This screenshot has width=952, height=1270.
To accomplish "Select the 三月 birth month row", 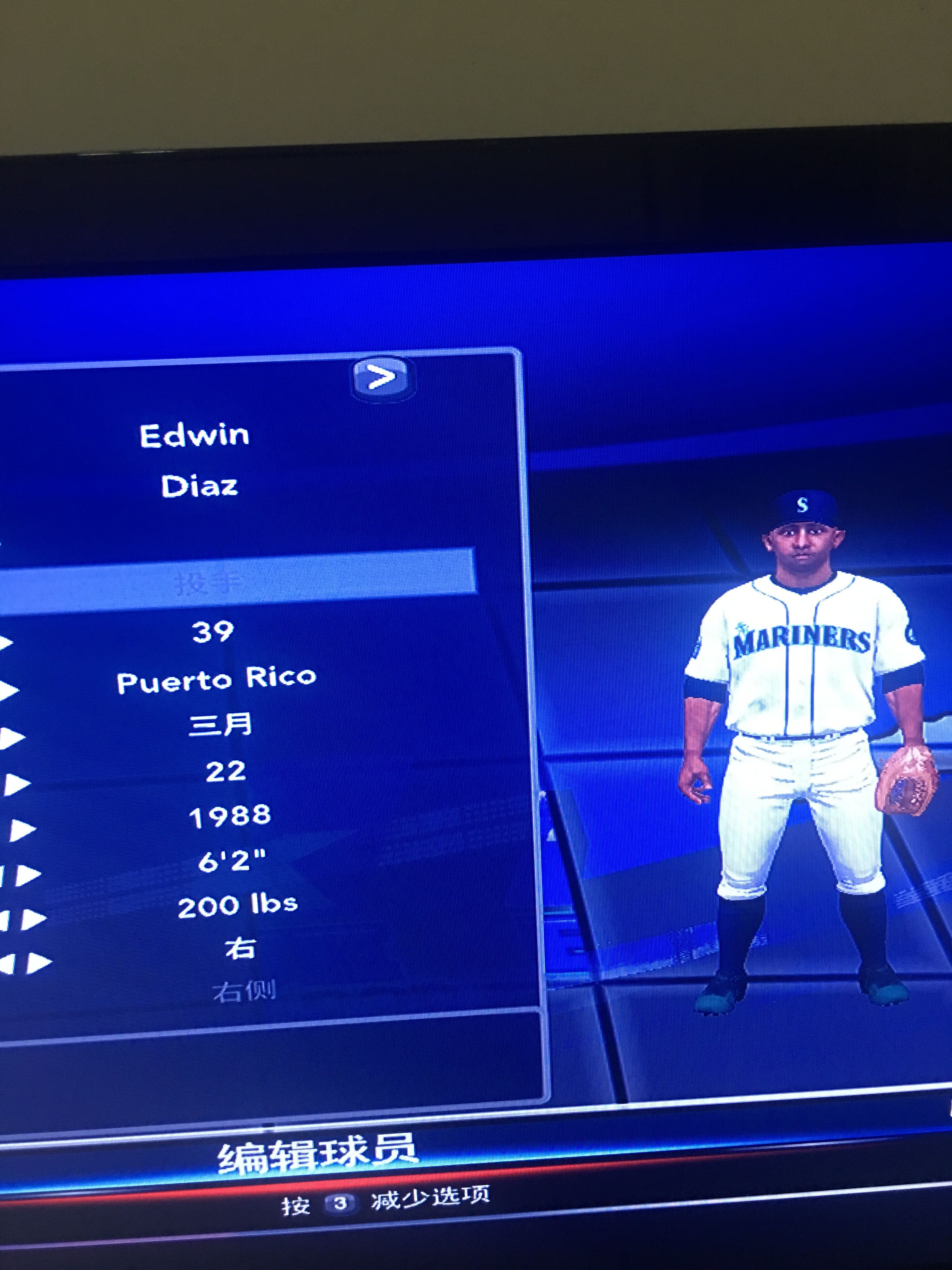I will click(220, 724).
